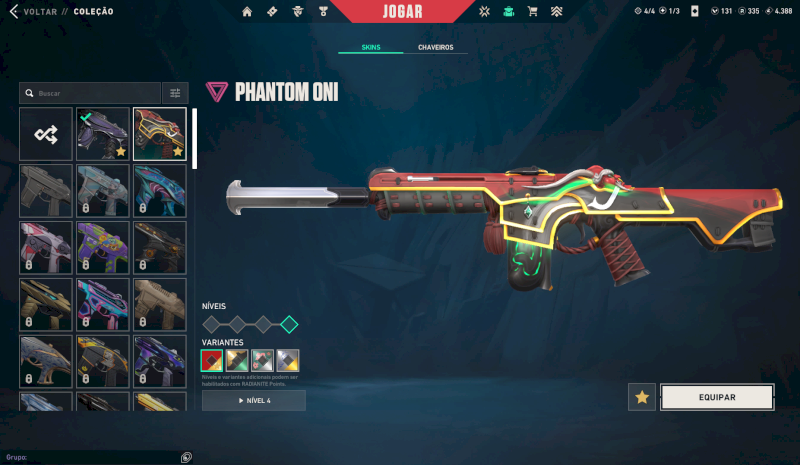Viewport: 800px width, 465px height.
Task: Go back via the Voltar arrow
Action: pyautogui.click(x=13, y=11)
